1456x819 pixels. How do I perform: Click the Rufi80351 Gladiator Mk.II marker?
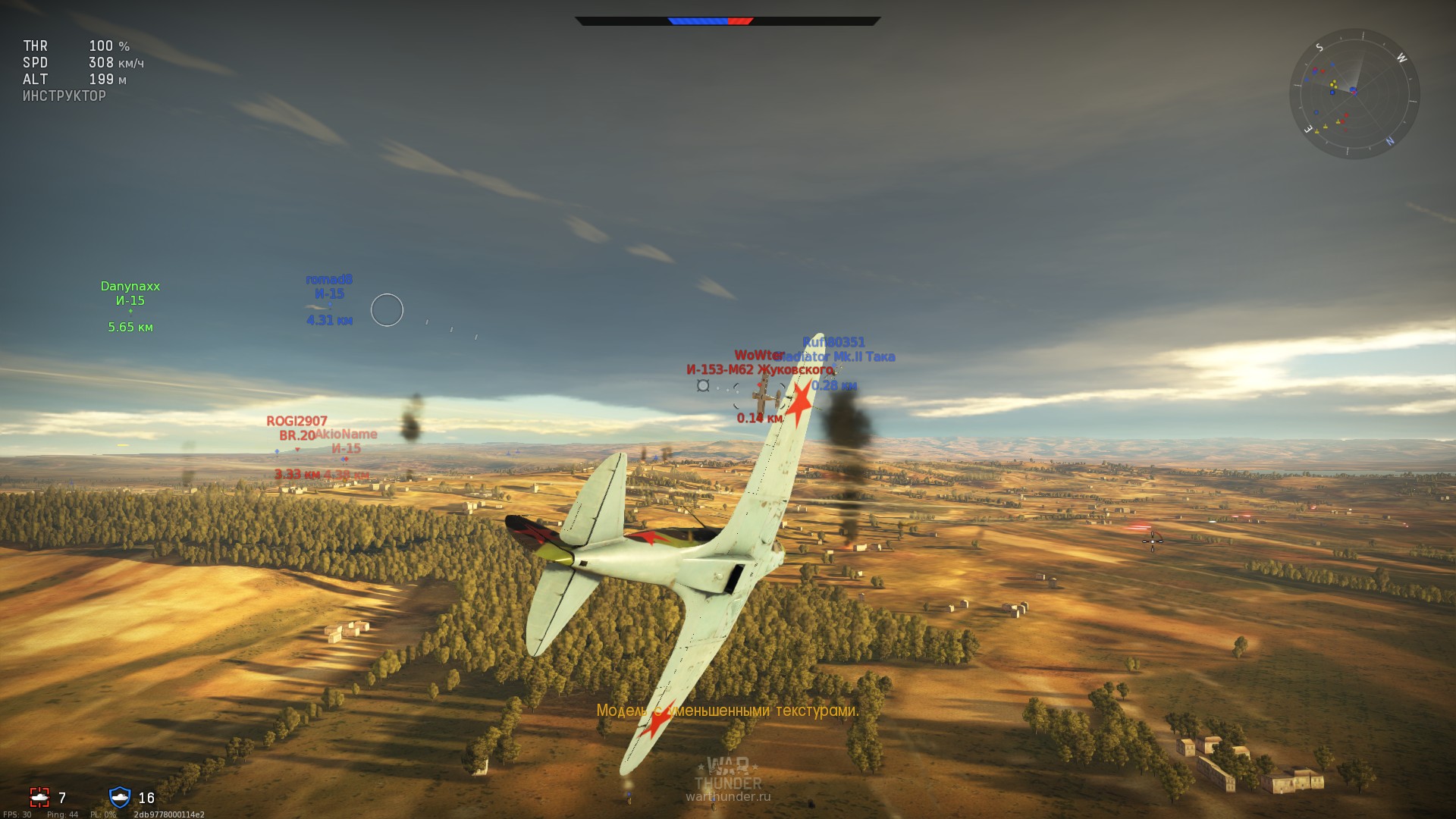(x=834, y=349)
